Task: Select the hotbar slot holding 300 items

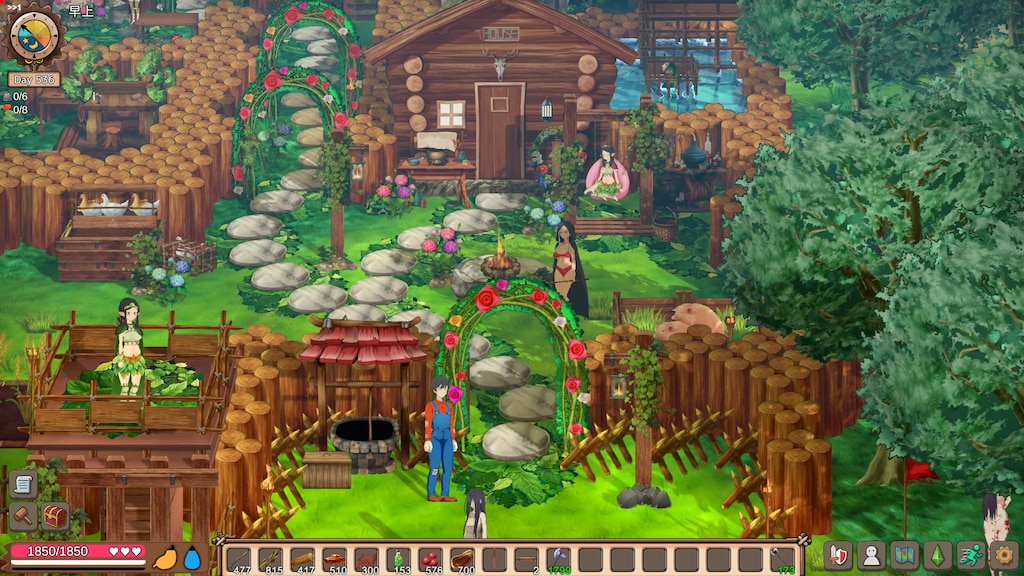Action: pos(366,560)
